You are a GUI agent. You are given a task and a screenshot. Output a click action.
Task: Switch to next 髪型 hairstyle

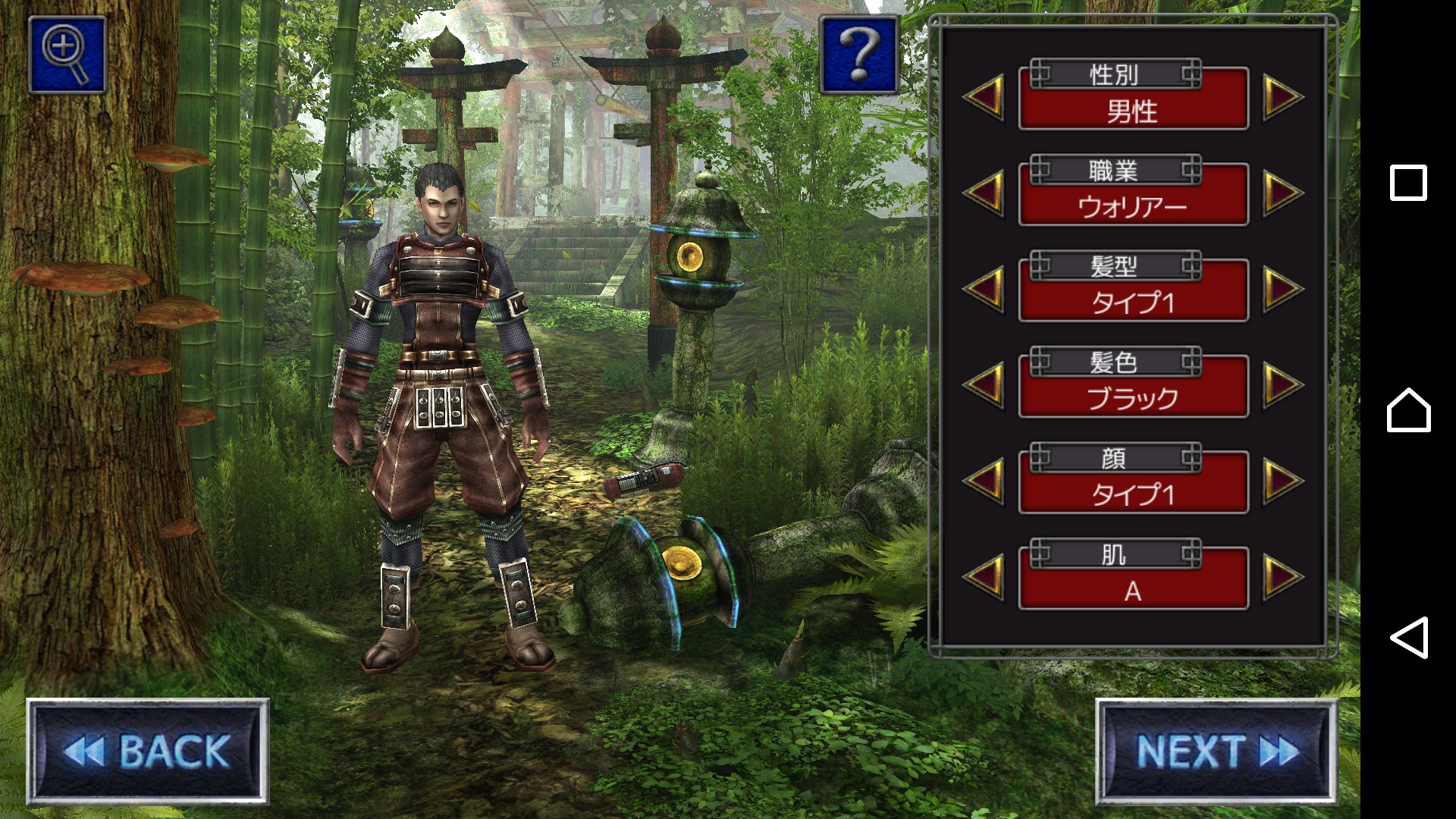(x=1282, y=289)
